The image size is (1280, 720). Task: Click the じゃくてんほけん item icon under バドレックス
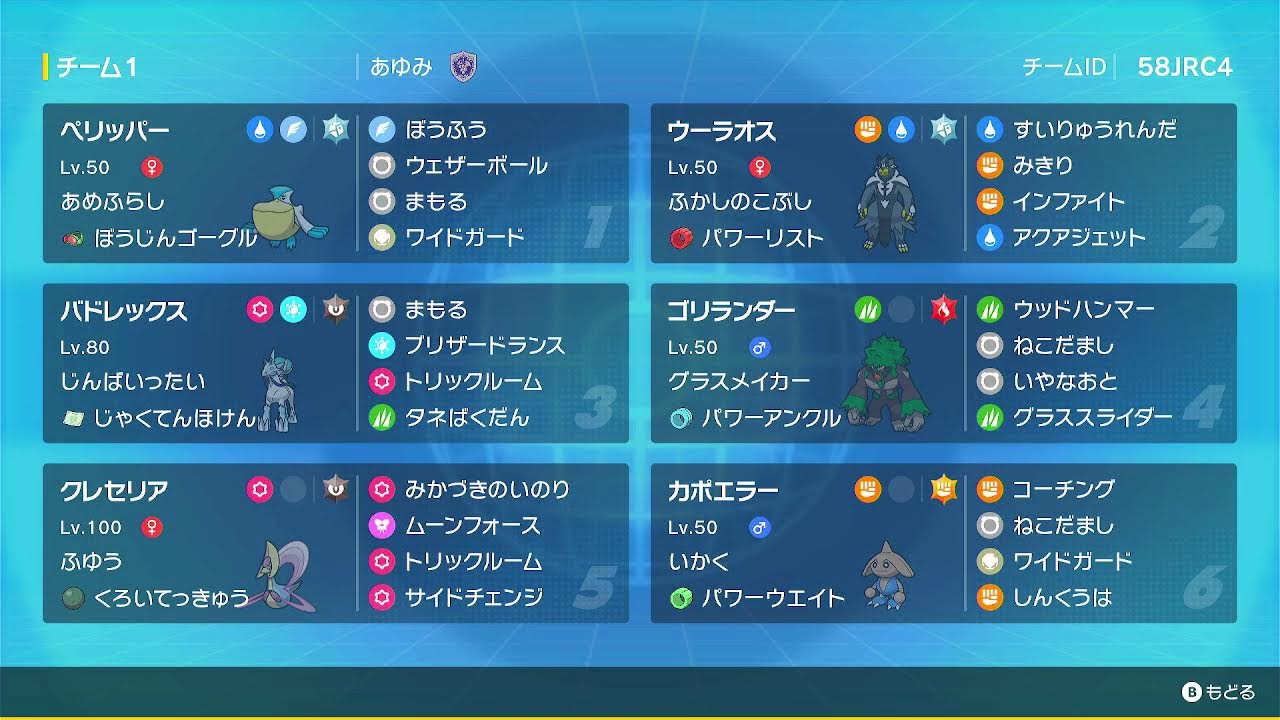[77, 419]
